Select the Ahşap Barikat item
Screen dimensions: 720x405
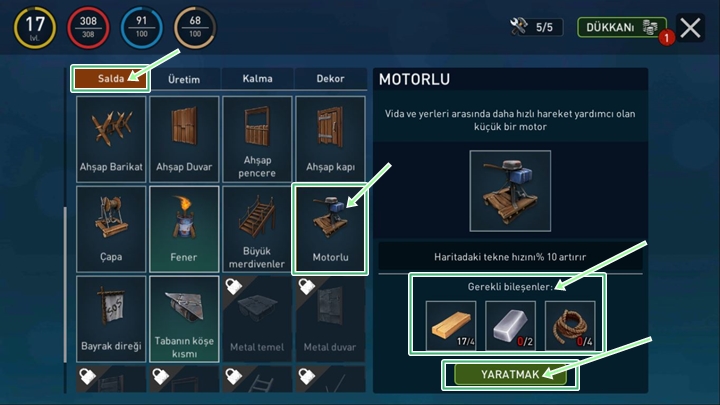[x=111, y=139]
